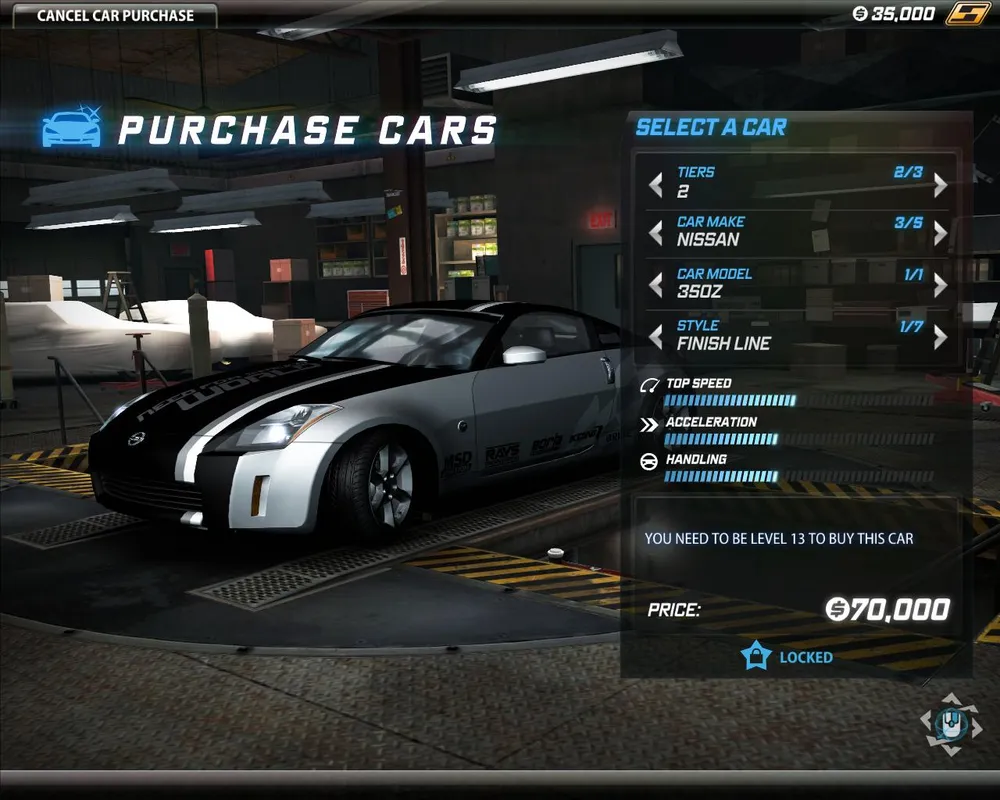This screenshot has height=800, width=1000.
Task: Select previous tier with left arrow
Action: click(x=656, y=185)
